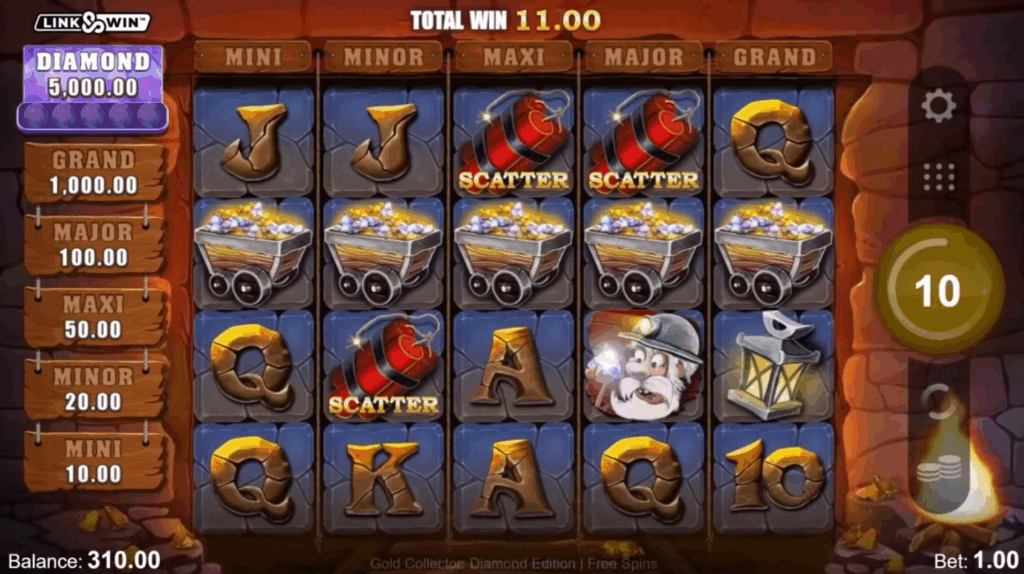Click the round spin button showing 10
The height and width of the screenshot is (574, 1024).
938,290
